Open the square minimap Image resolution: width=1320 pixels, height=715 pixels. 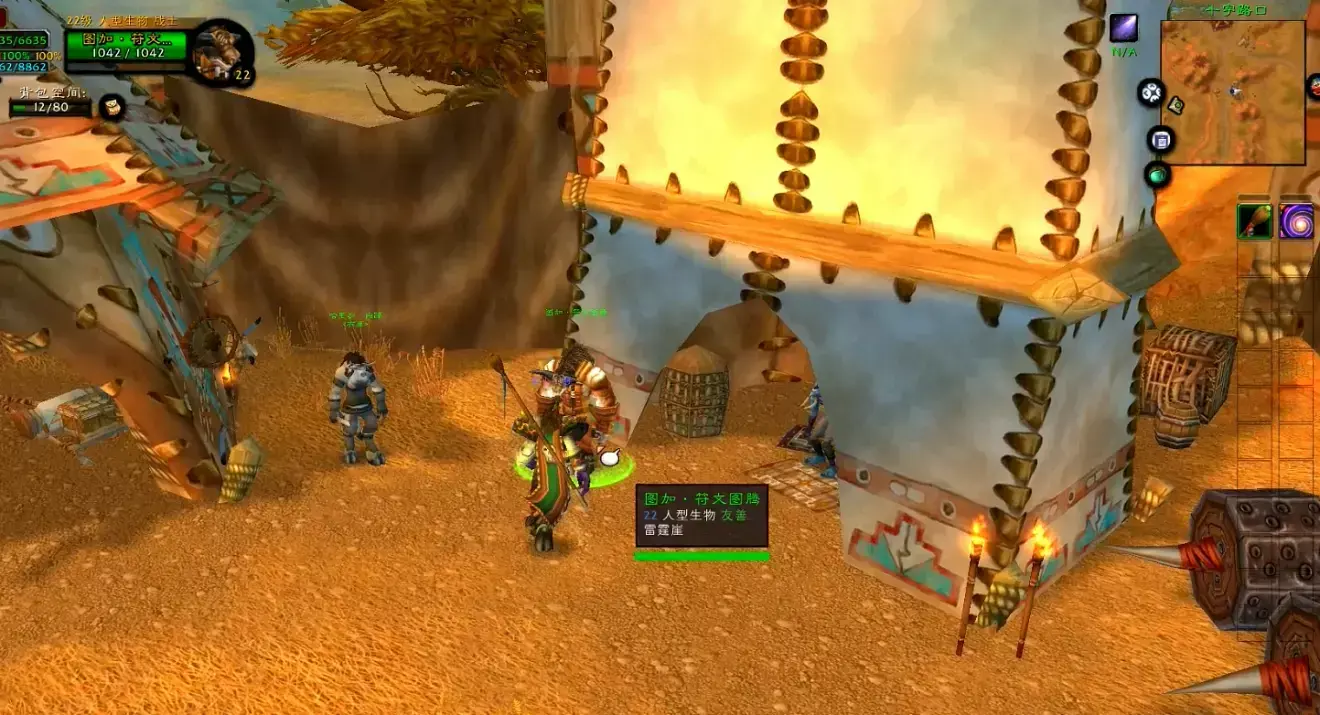(1233, 92)
